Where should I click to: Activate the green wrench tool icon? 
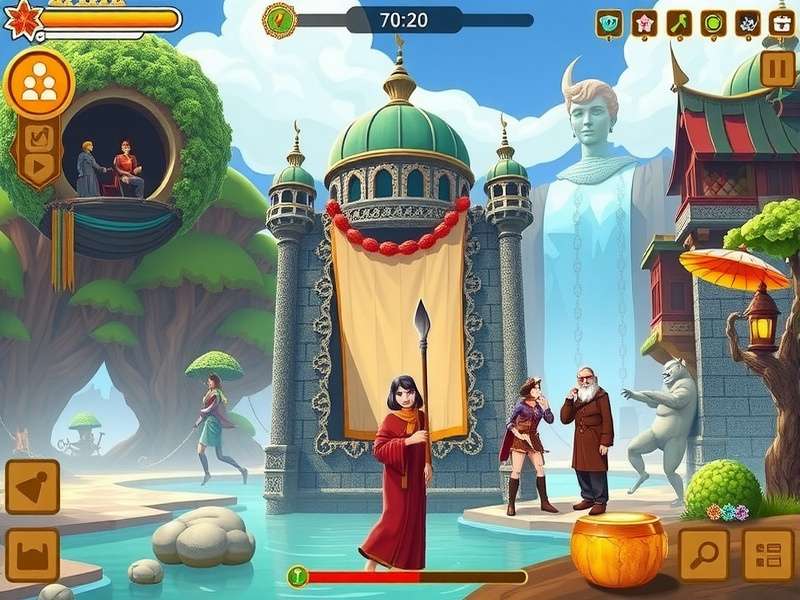click(679, 23)
